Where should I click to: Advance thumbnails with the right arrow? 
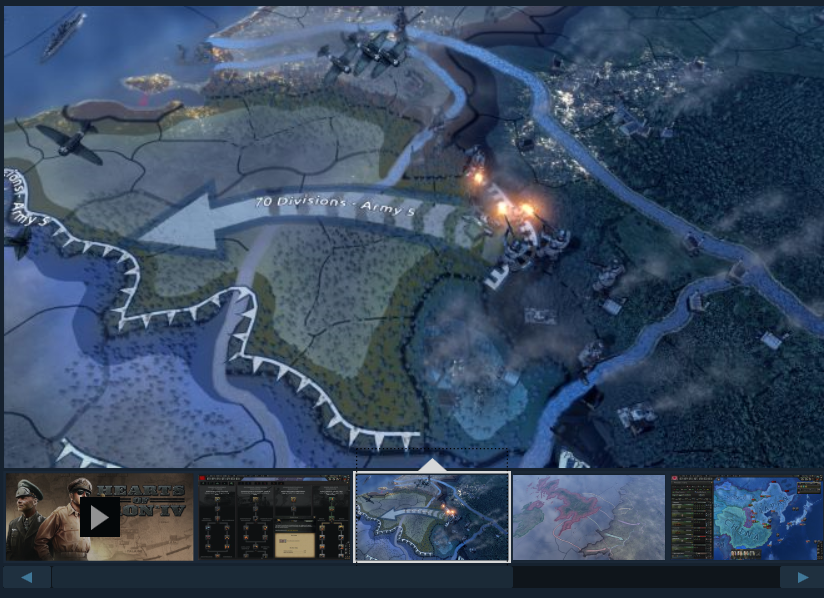(x=801, y=577)
